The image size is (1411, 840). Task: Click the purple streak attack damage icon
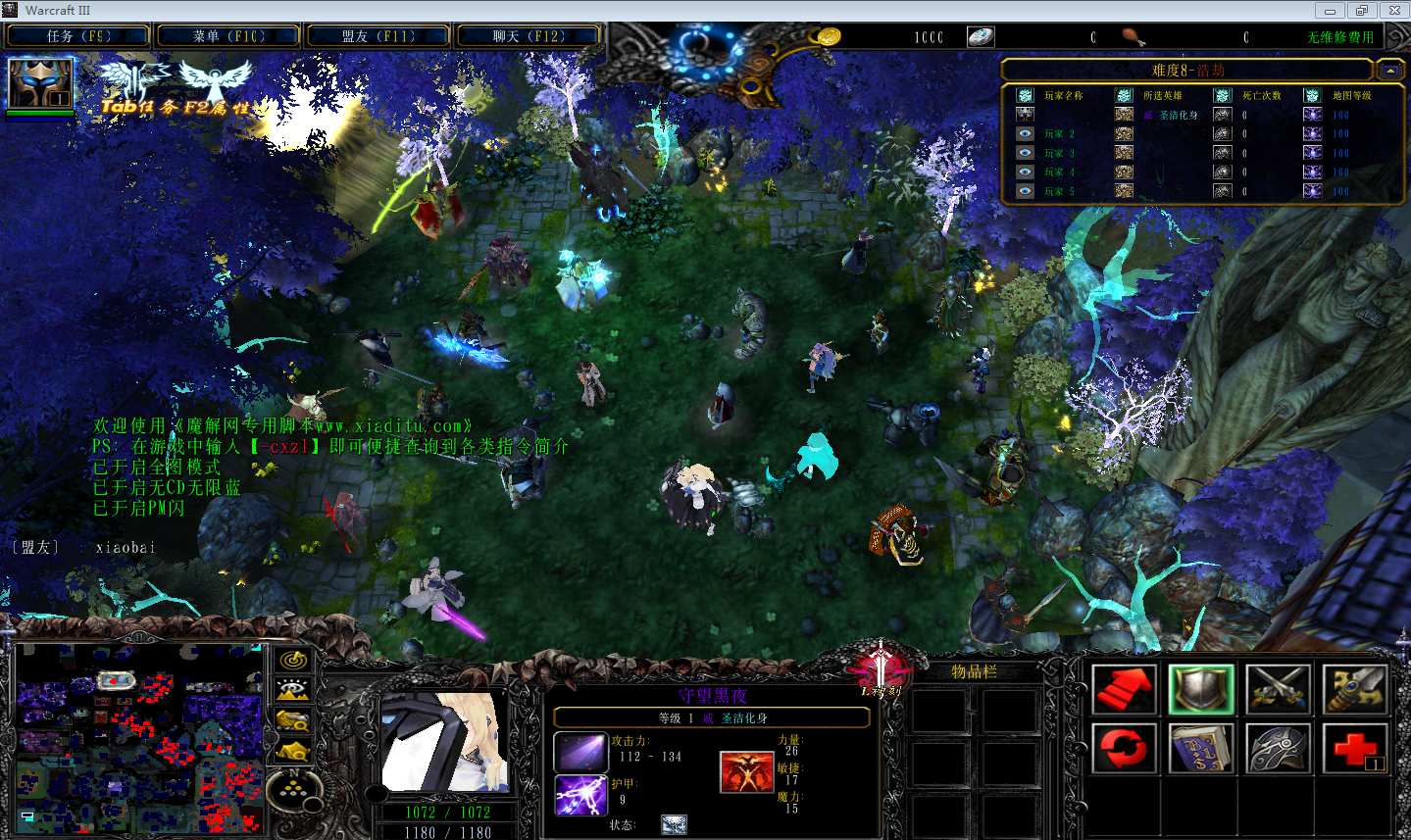580,752
